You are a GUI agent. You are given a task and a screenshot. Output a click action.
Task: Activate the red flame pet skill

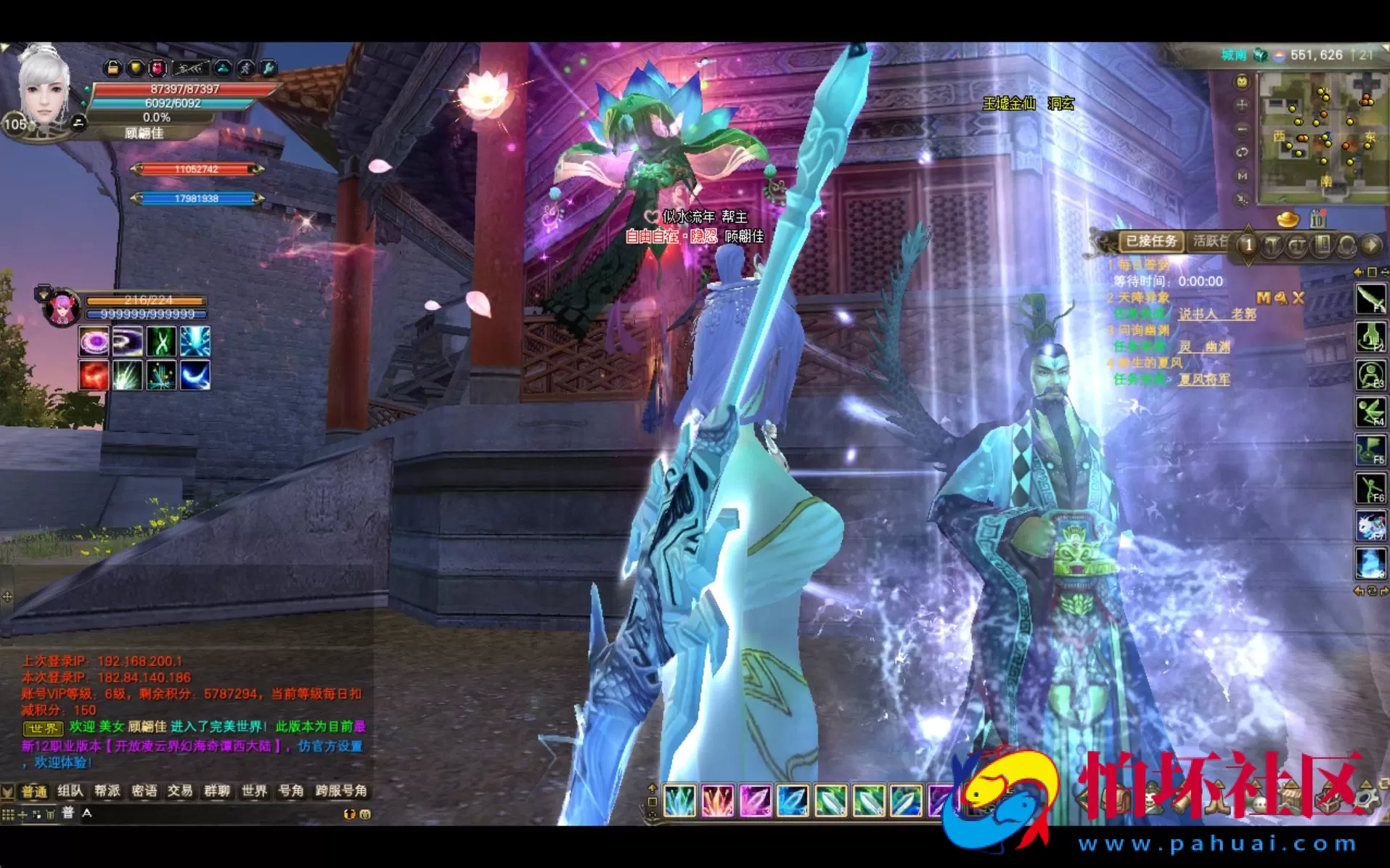(x=94, y=375)
